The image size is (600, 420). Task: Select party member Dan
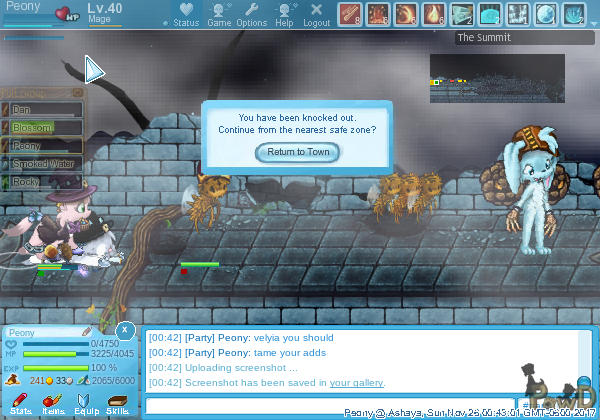[44, 109]
